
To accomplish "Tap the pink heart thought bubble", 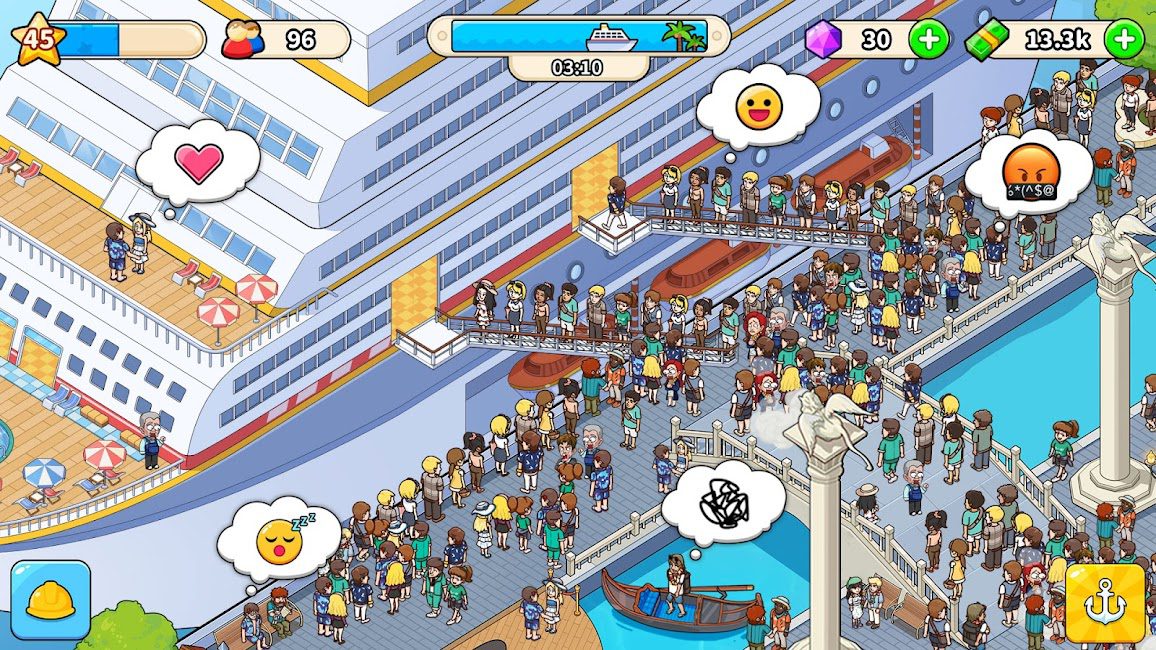I will pyautogui.click(x=198, y=163).
